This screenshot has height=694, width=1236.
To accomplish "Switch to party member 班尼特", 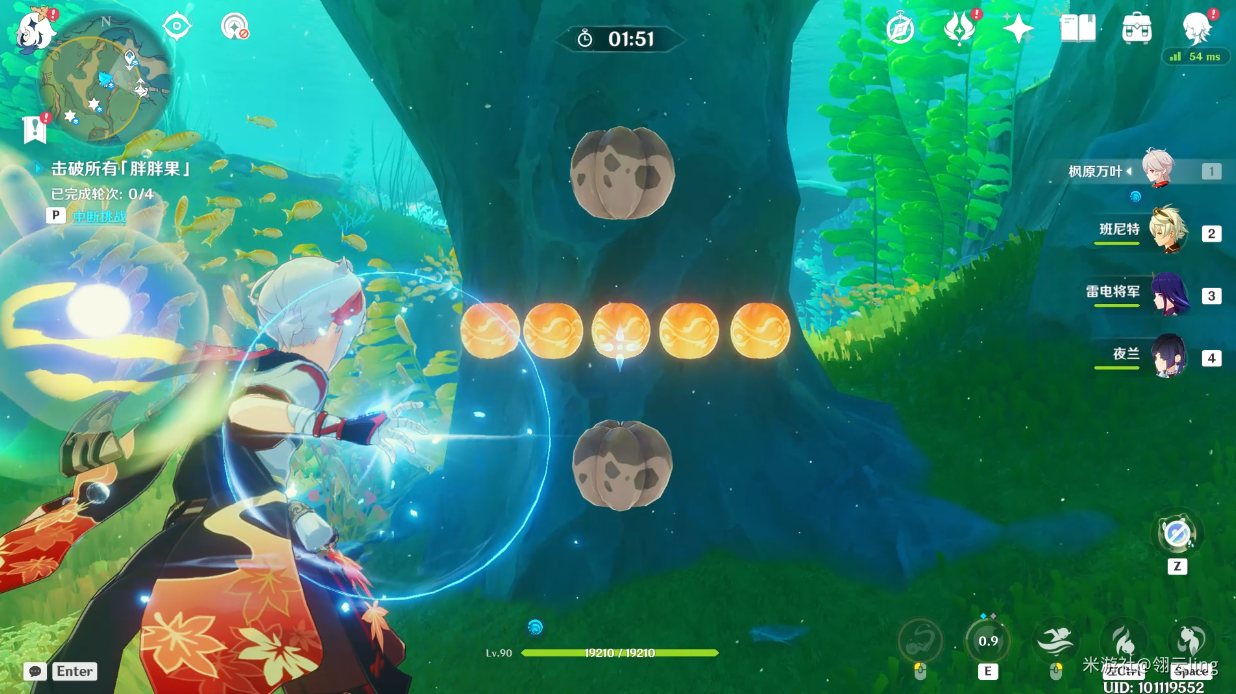I will tap(1166, 232).
